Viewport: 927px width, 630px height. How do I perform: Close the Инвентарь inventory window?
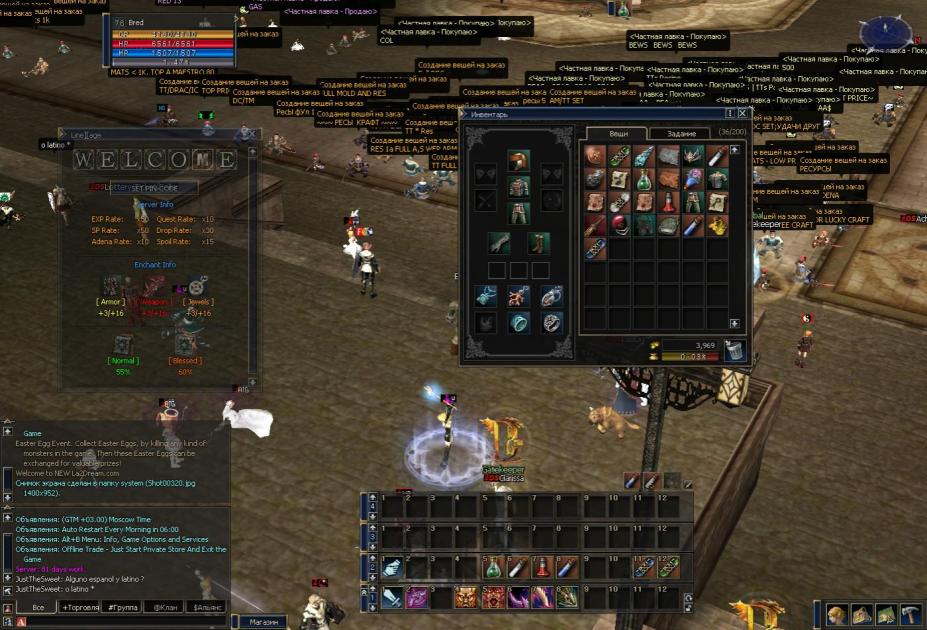click(742, 114)
